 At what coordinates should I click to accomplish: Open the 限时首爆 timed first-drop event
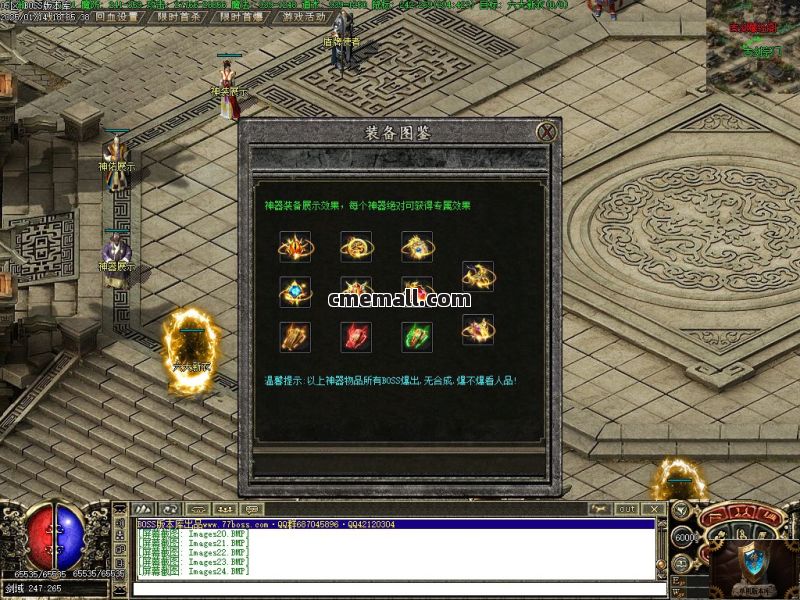coord(242,17)
